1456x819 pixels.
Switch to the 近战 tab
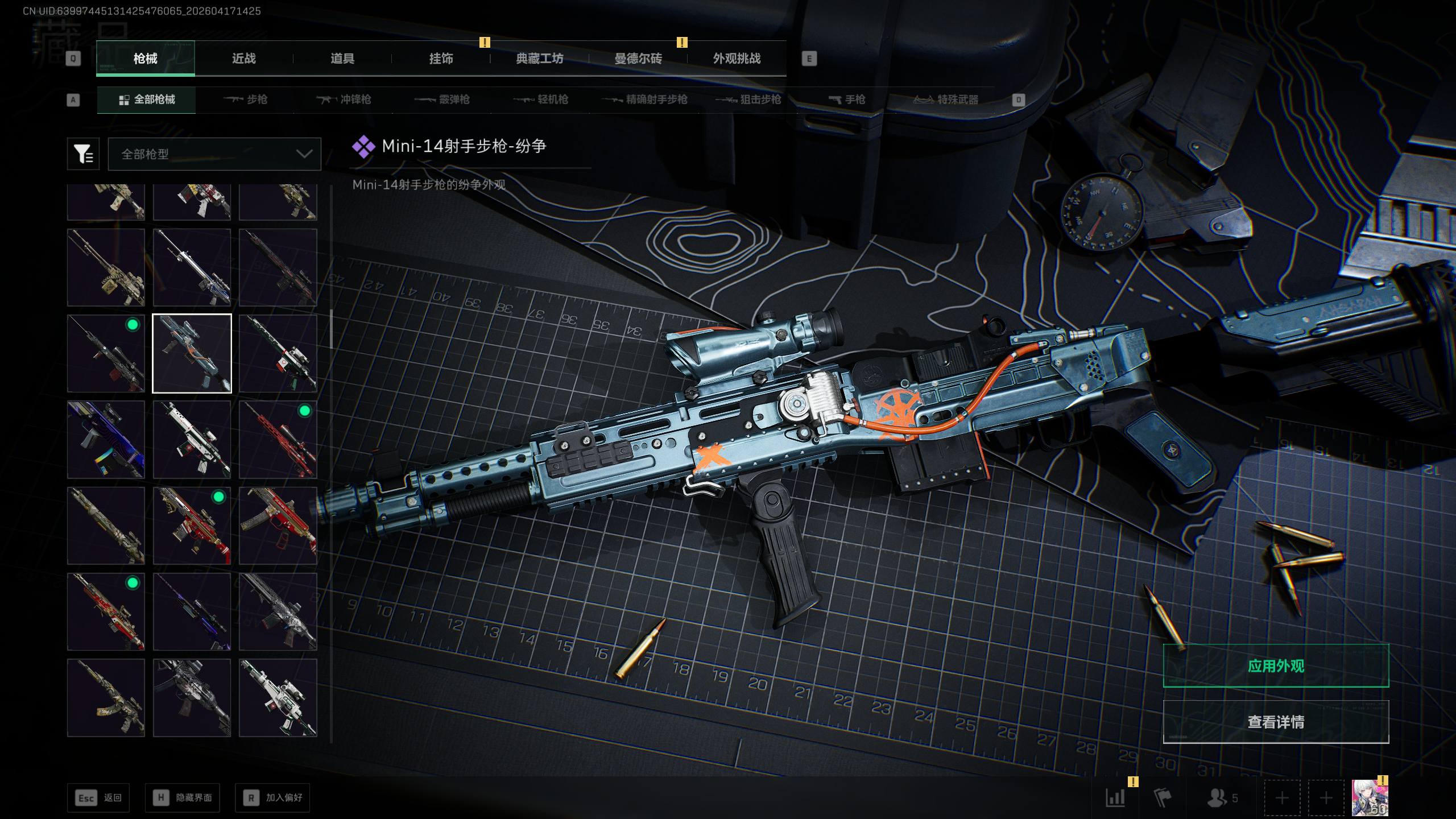point(243,59)
